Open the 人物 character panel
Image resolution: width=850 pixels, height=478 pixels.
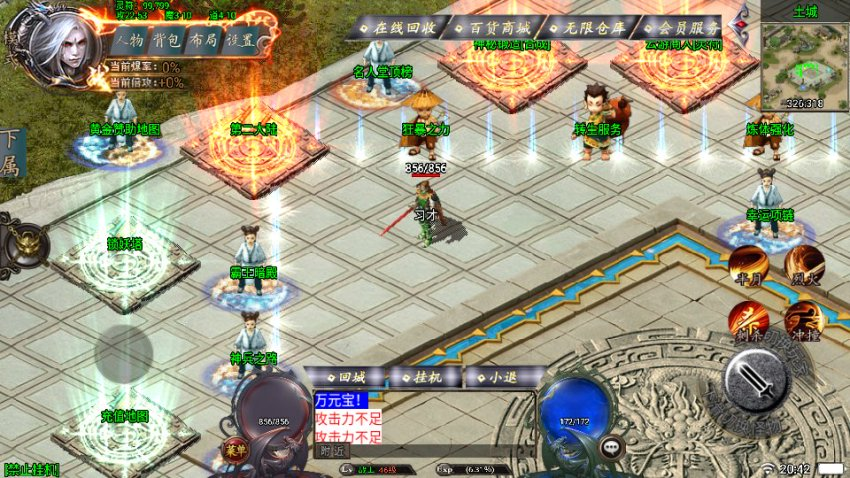(x=128, y=41)
